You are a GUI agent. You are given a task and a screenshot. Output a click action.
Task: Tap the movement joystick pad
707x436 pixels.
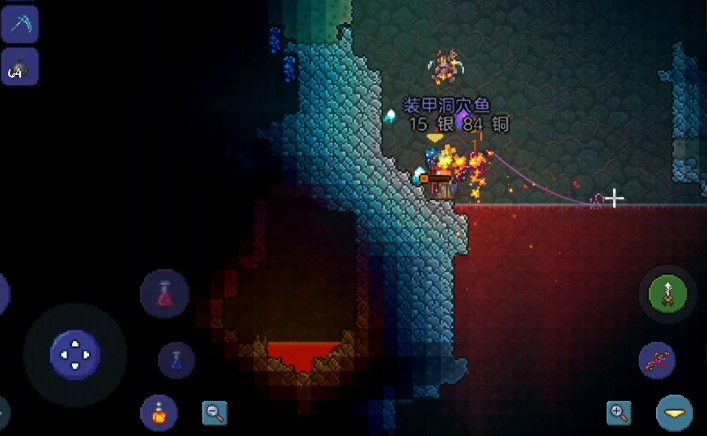tap(75, 354)
